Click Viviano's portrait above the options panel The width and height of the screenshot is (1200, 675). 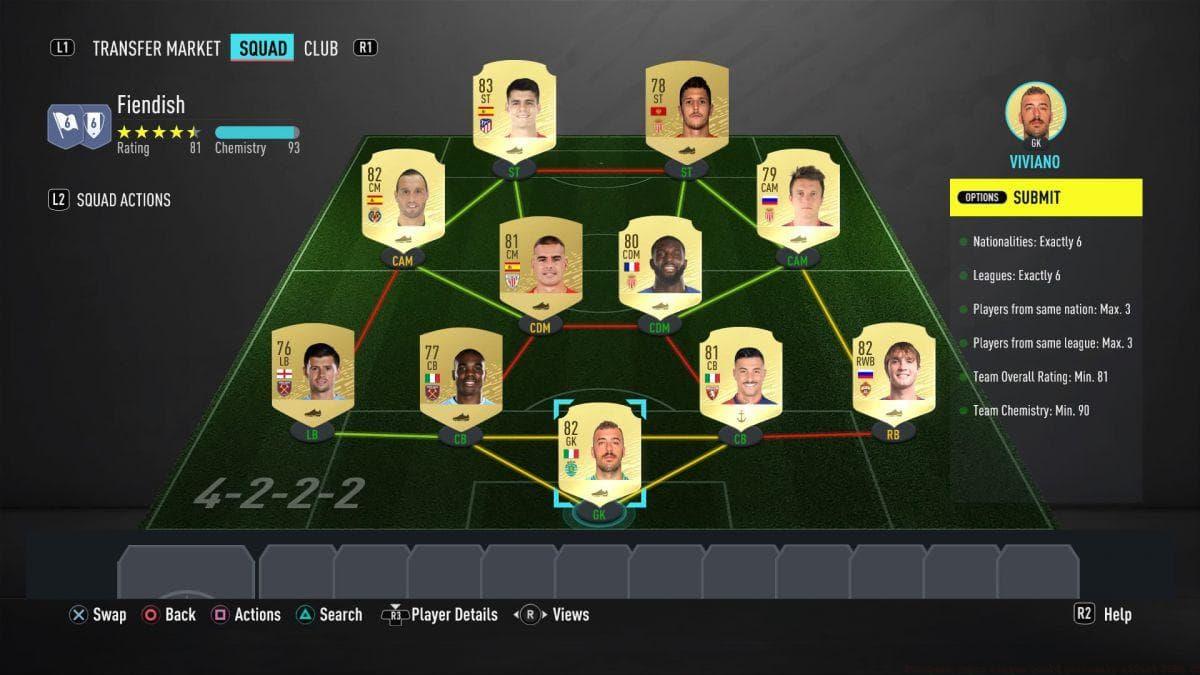pyautogui.click(x=1035, y=112)
